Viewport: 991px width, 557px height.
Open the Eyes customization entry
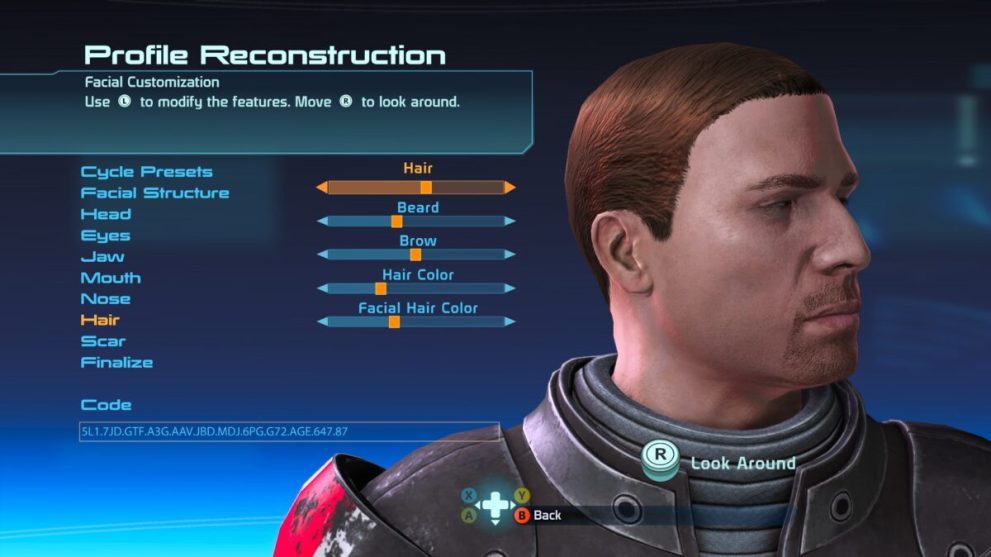pyautogui.click(x=106, y=236)
